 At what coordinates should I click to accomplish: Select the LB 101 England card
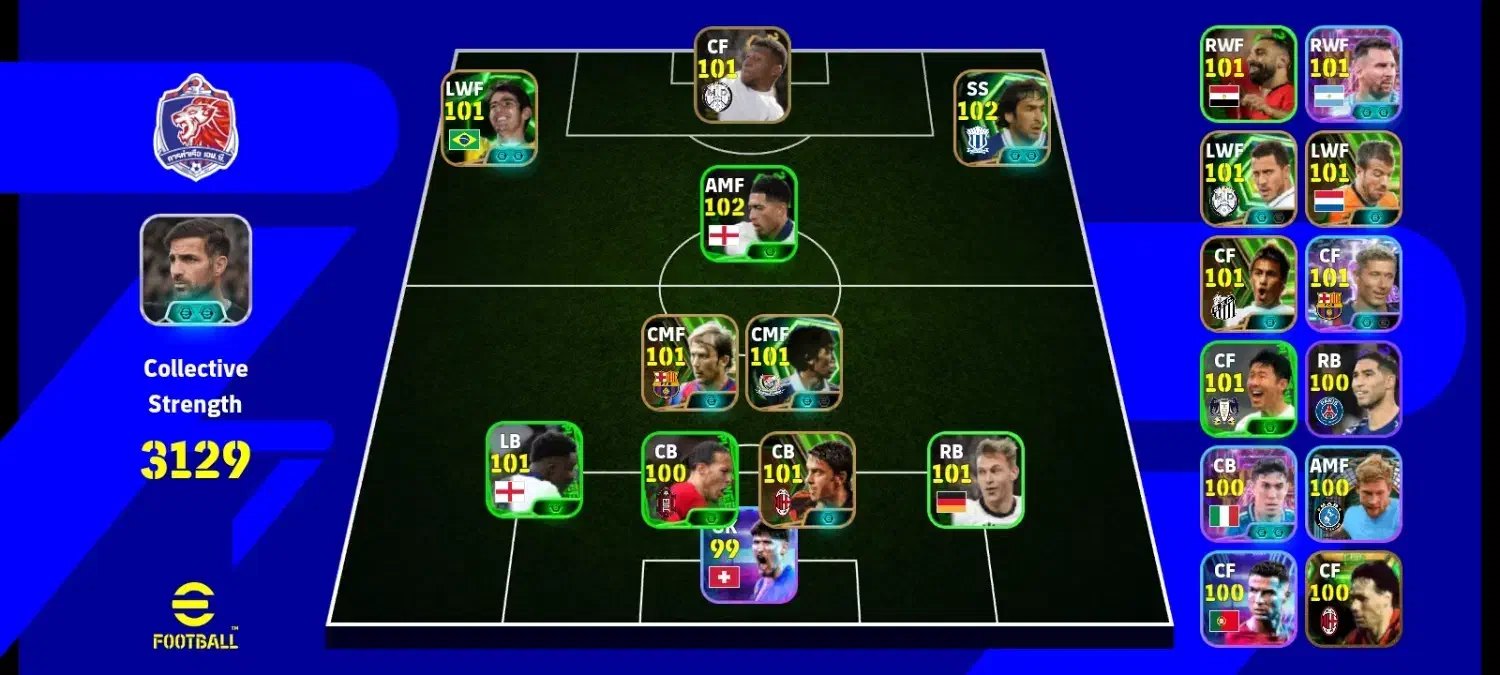tap(534, 469)
